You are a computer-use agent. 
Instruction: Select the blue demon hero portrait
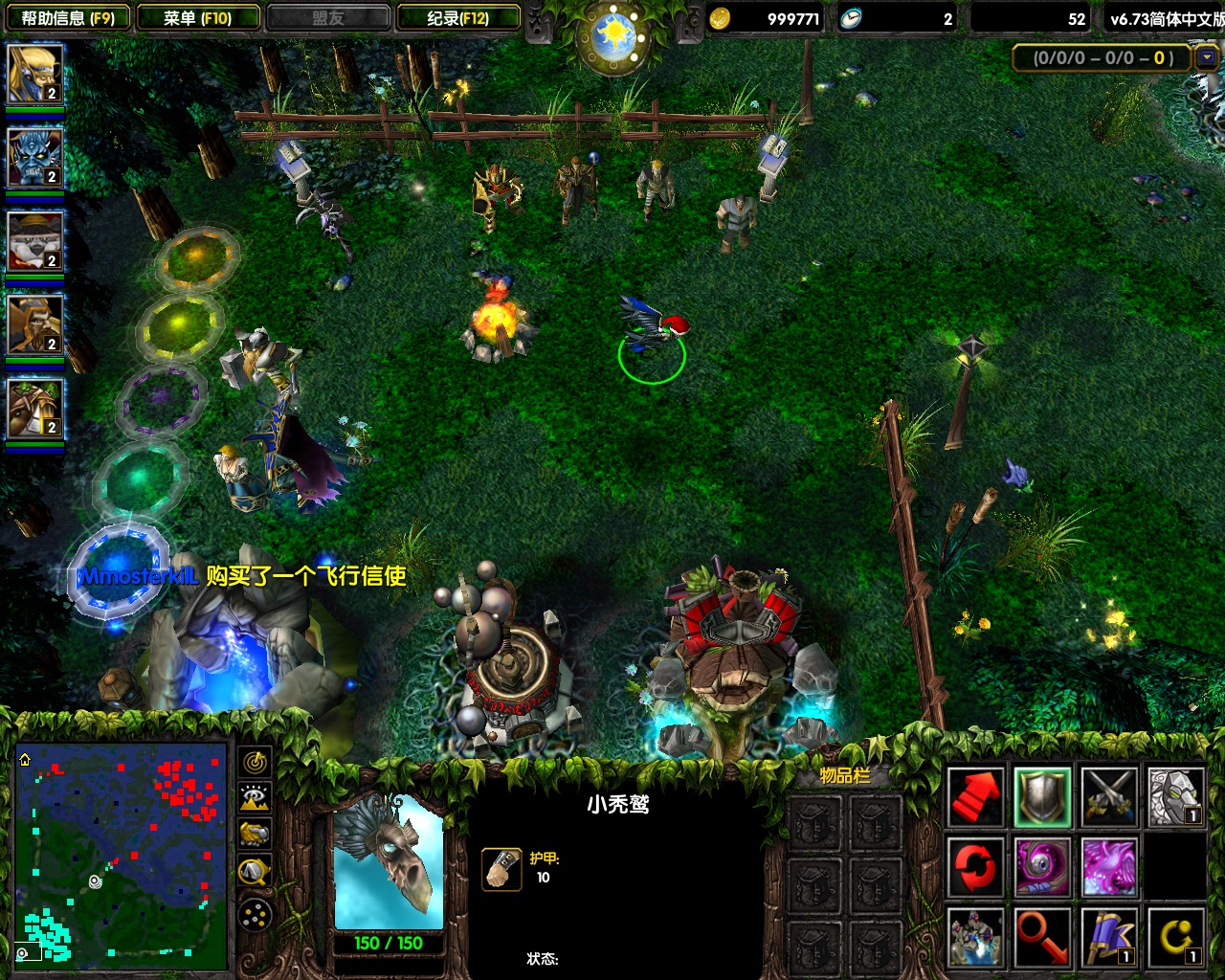coord(34,157)
